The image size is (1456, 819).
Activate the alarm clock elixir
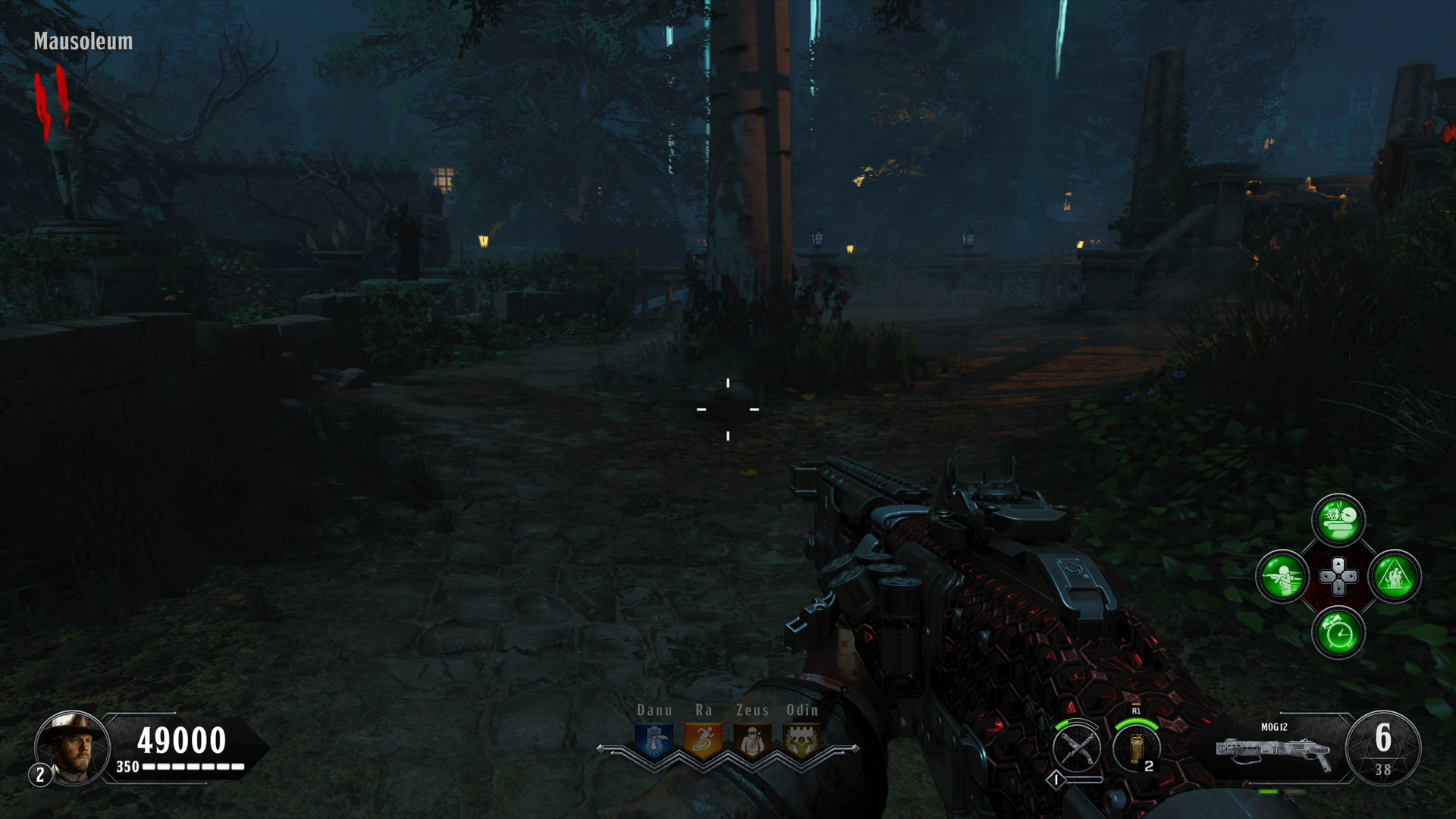[1338, 632]
